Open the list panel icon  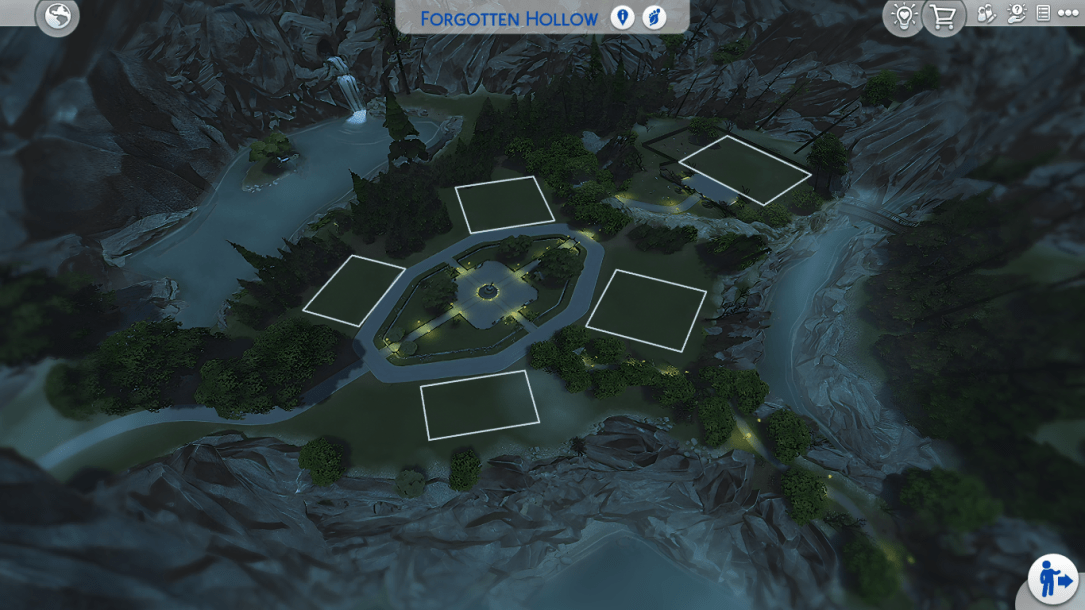point(1043,14)
